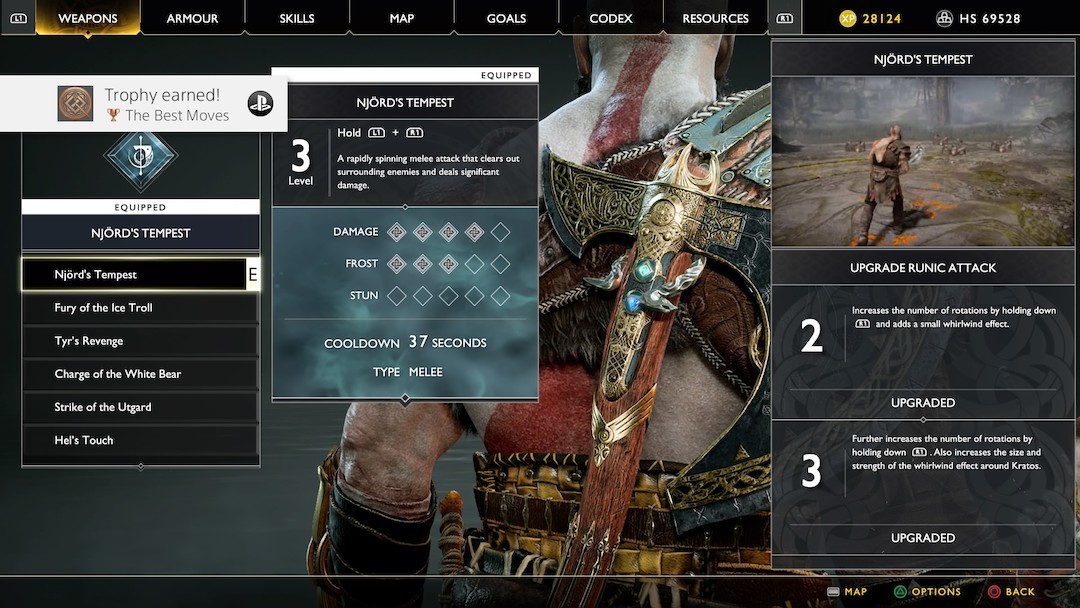Go to the Skills tab
The image size is (1080, 608).
[x=297, y=18]
